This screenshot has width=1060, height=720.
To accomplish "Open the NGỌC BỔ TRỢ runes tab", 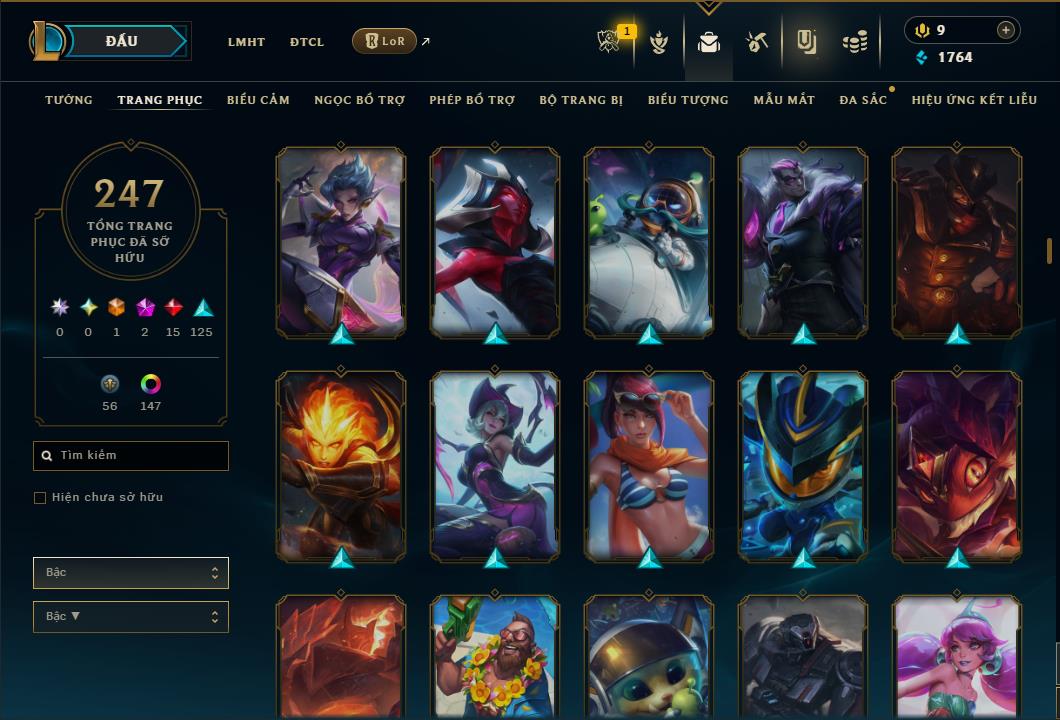I will point(359,100).
